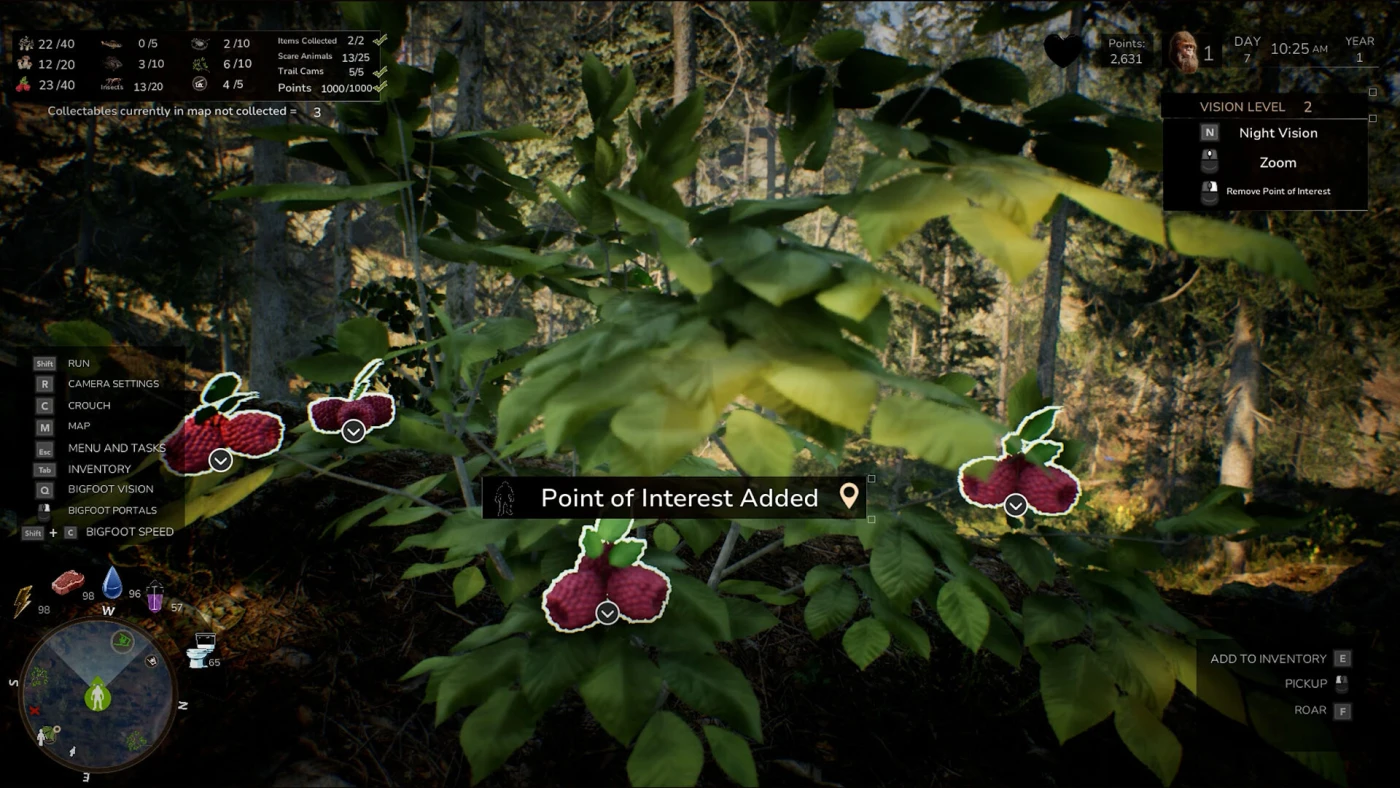The image size is (1400, 788).
Task: Select the green Bigfoot marker on the minimap
Action: coord(97,694)
